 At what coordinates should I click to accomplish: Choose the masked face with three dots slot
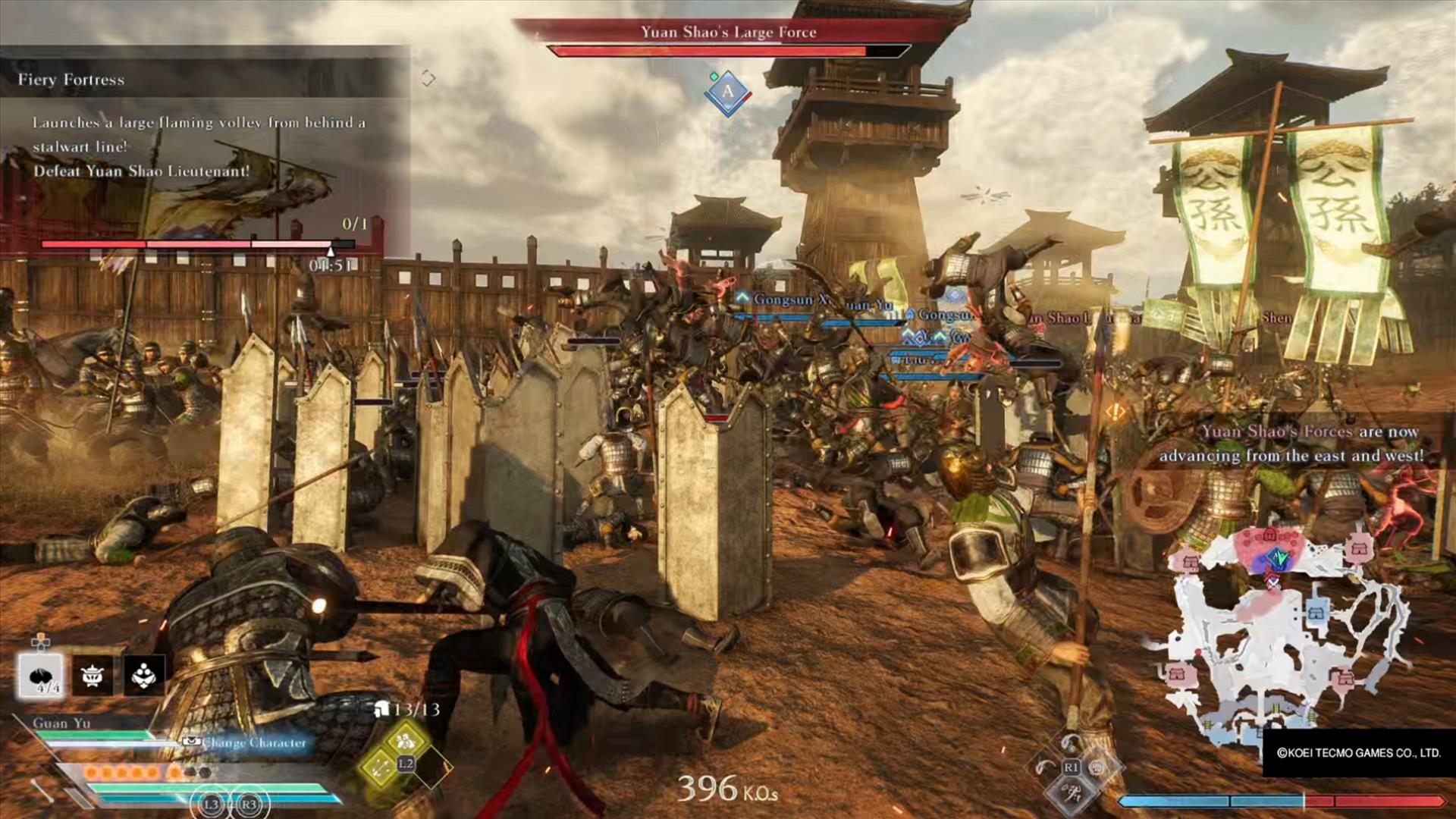[144, 675]
